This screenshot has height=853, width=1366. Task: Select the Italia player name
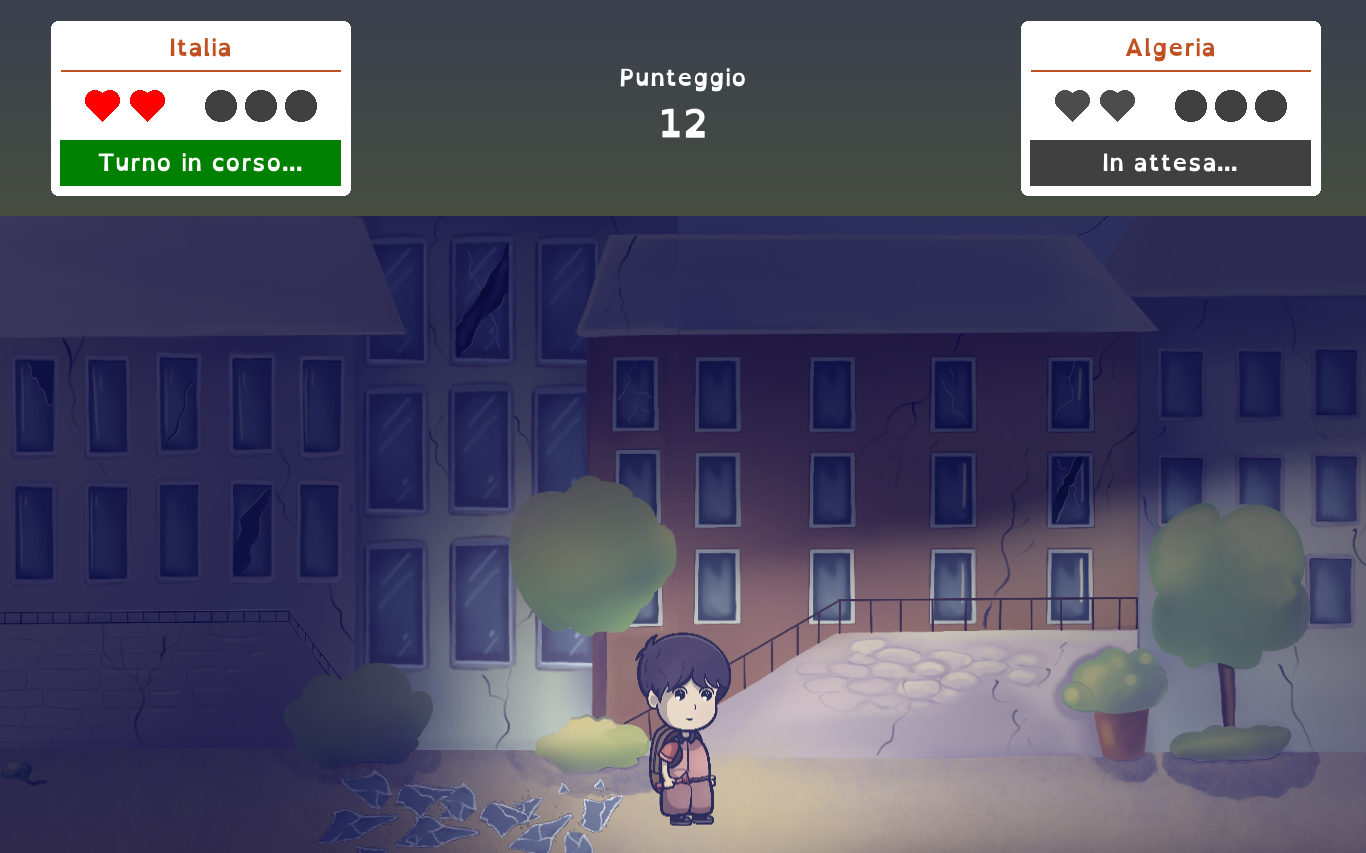click(200, 48)
